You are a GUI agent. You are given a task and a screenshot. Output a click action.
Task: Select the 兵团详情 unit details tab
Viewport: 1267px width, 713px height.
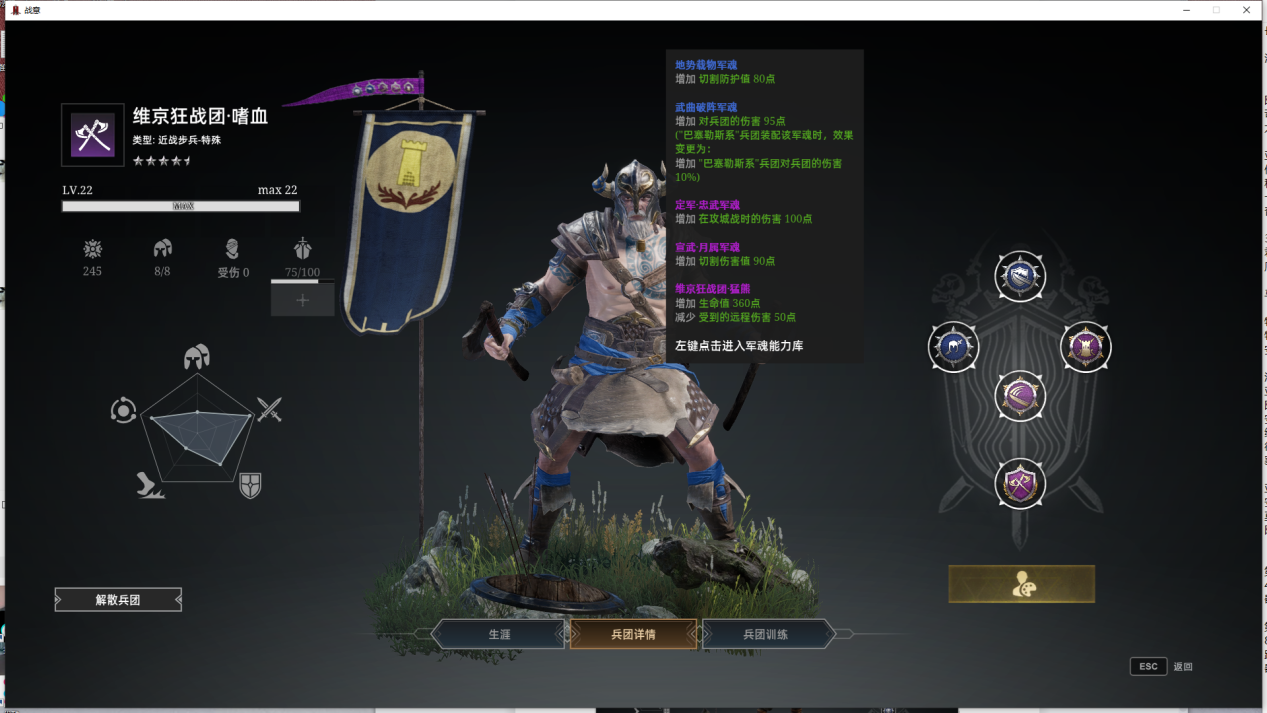point(633,634)
